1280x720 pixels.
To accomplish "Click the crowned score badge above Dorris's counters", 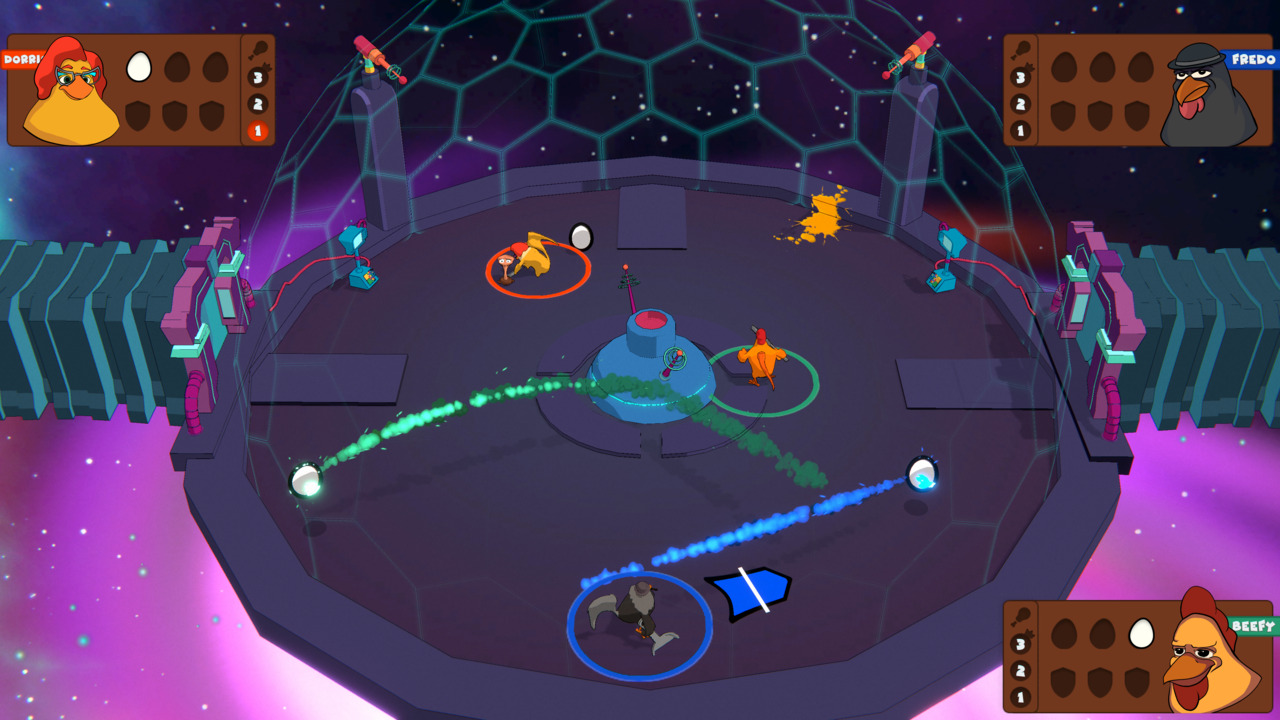I will click(256, 77).
